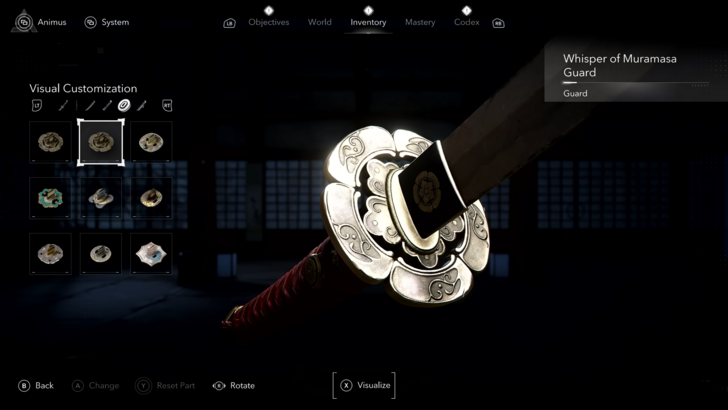Switch to the World tab
The image size is (728, 410).
[320, 22]
